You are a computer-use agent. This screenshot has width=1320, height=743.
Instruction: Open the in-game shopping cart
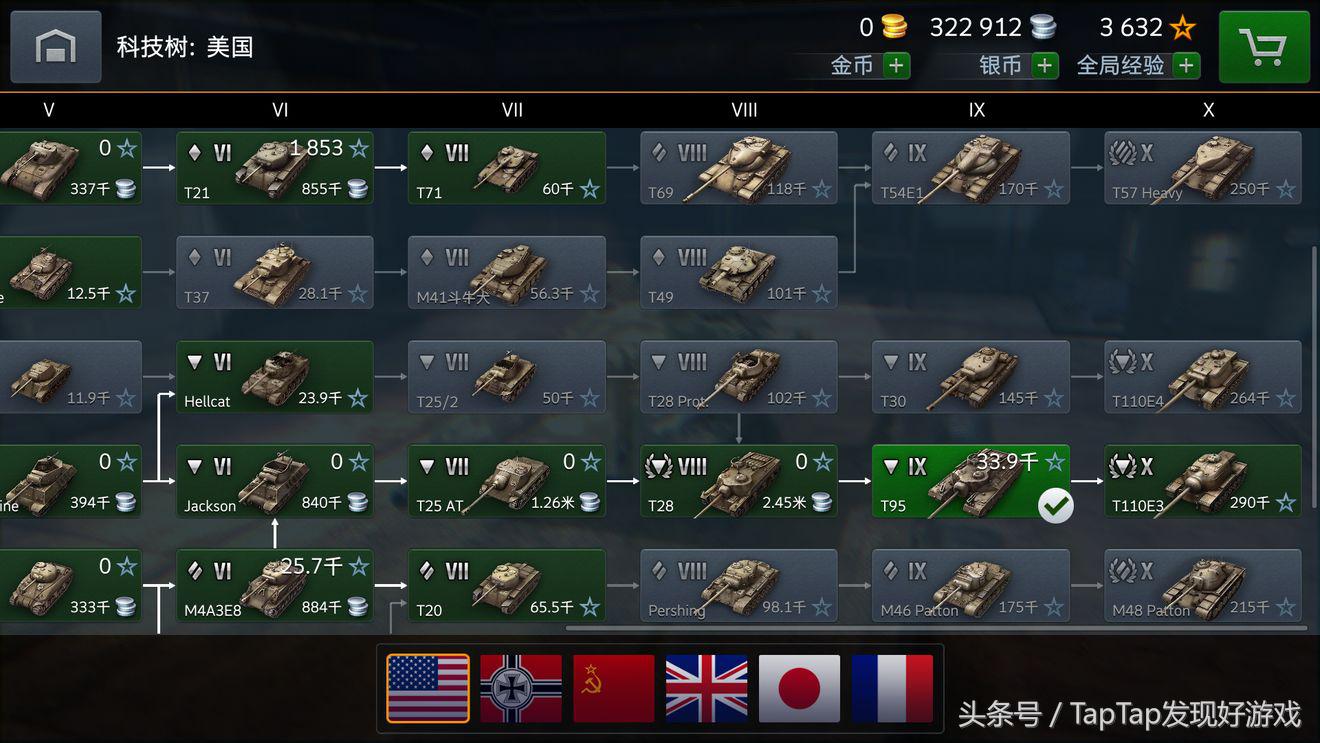tap(1264, 46)
